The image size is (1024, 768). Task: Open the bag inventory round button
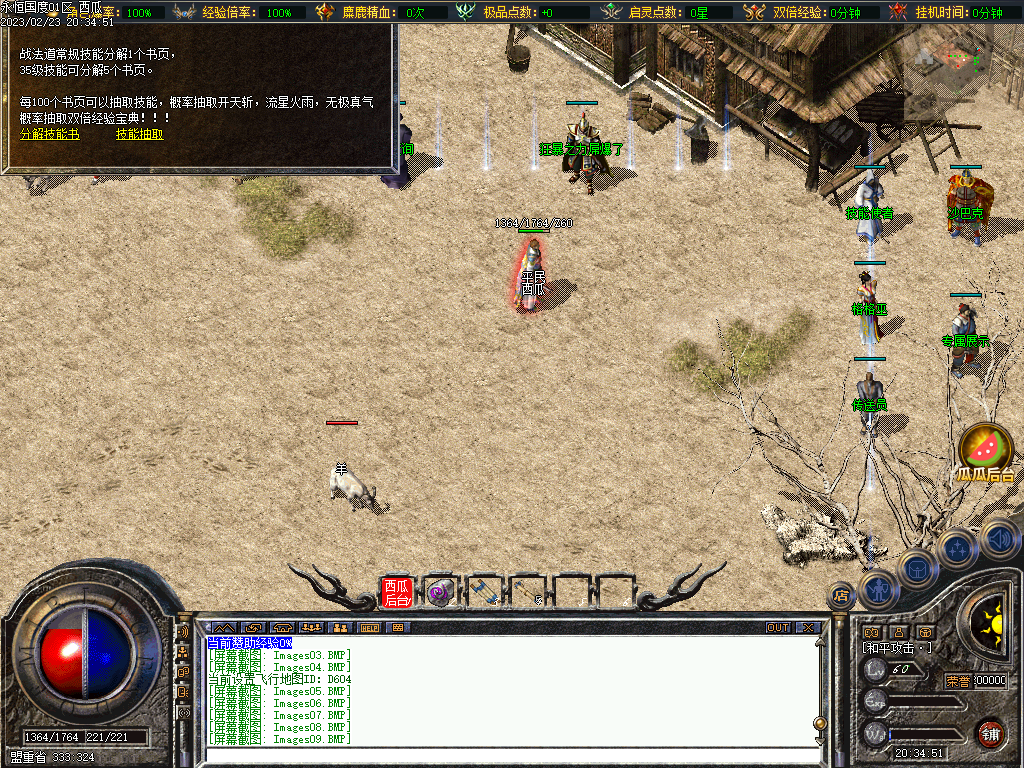click(x=918, y=570)
